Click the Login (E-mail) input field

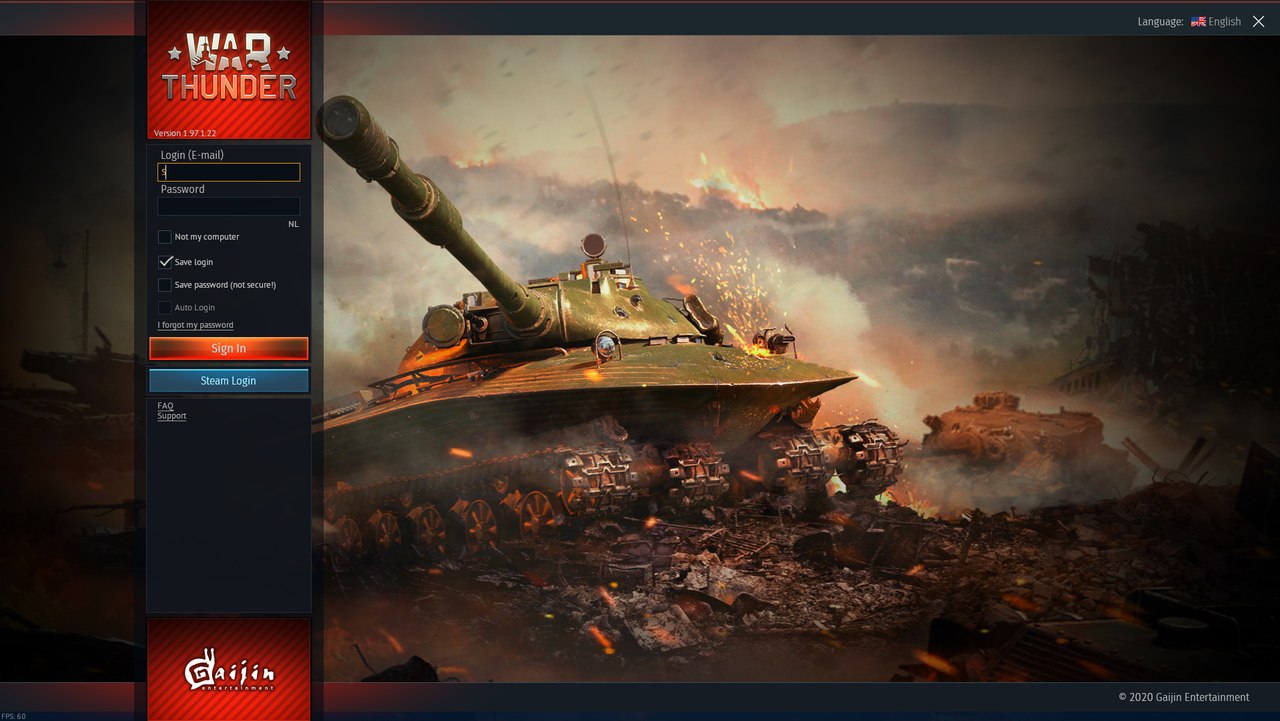click(x=229, y=172)
